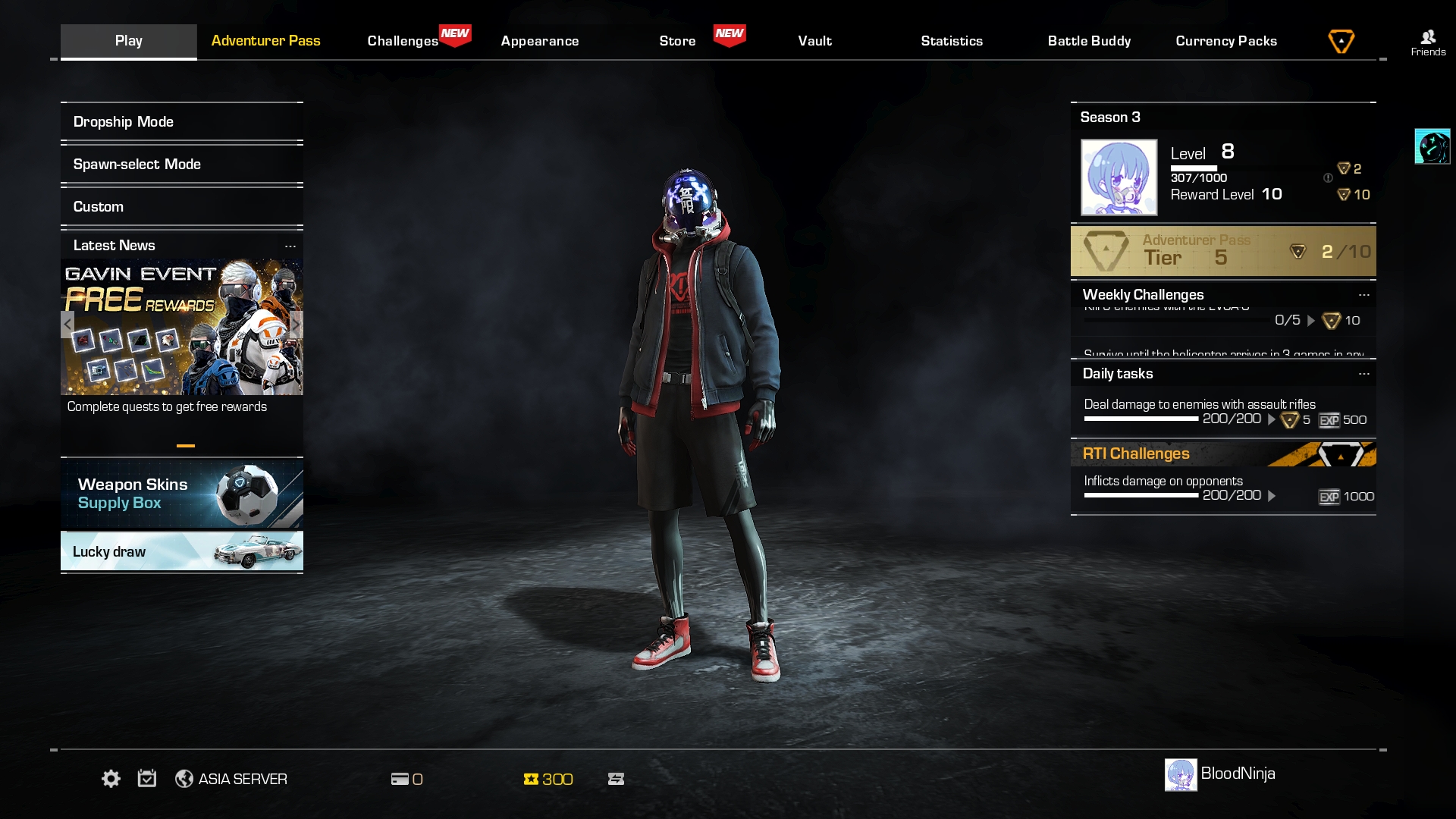Open the Lucky draw banner
This screenshot has height=819, width=1456.
pos(182,551)
